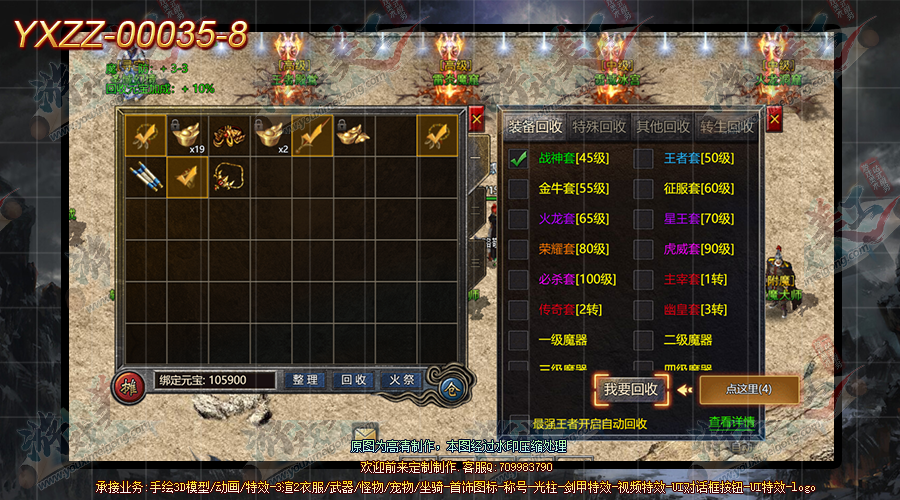Enable the 金牛套[55级] checkbox
Image resolution: width=900 pixels, height=500 pixels.
(x=518, y=188)
